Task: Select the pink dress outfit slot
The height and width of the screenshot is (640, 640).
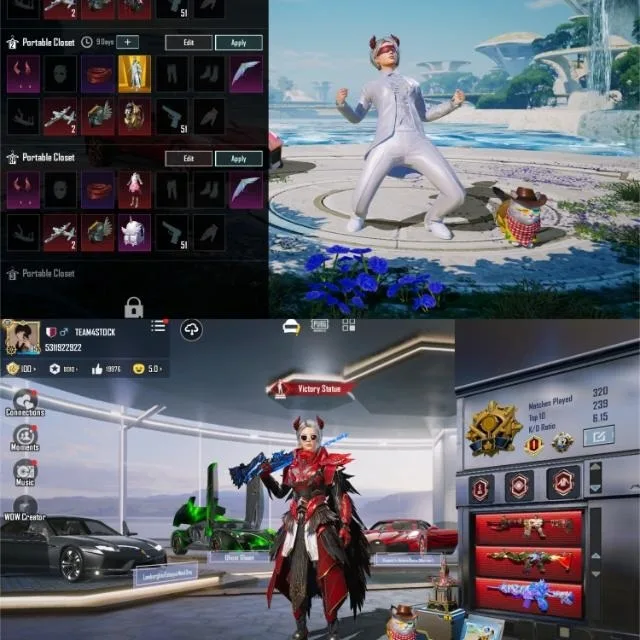Action: click(x=134, y=189)
